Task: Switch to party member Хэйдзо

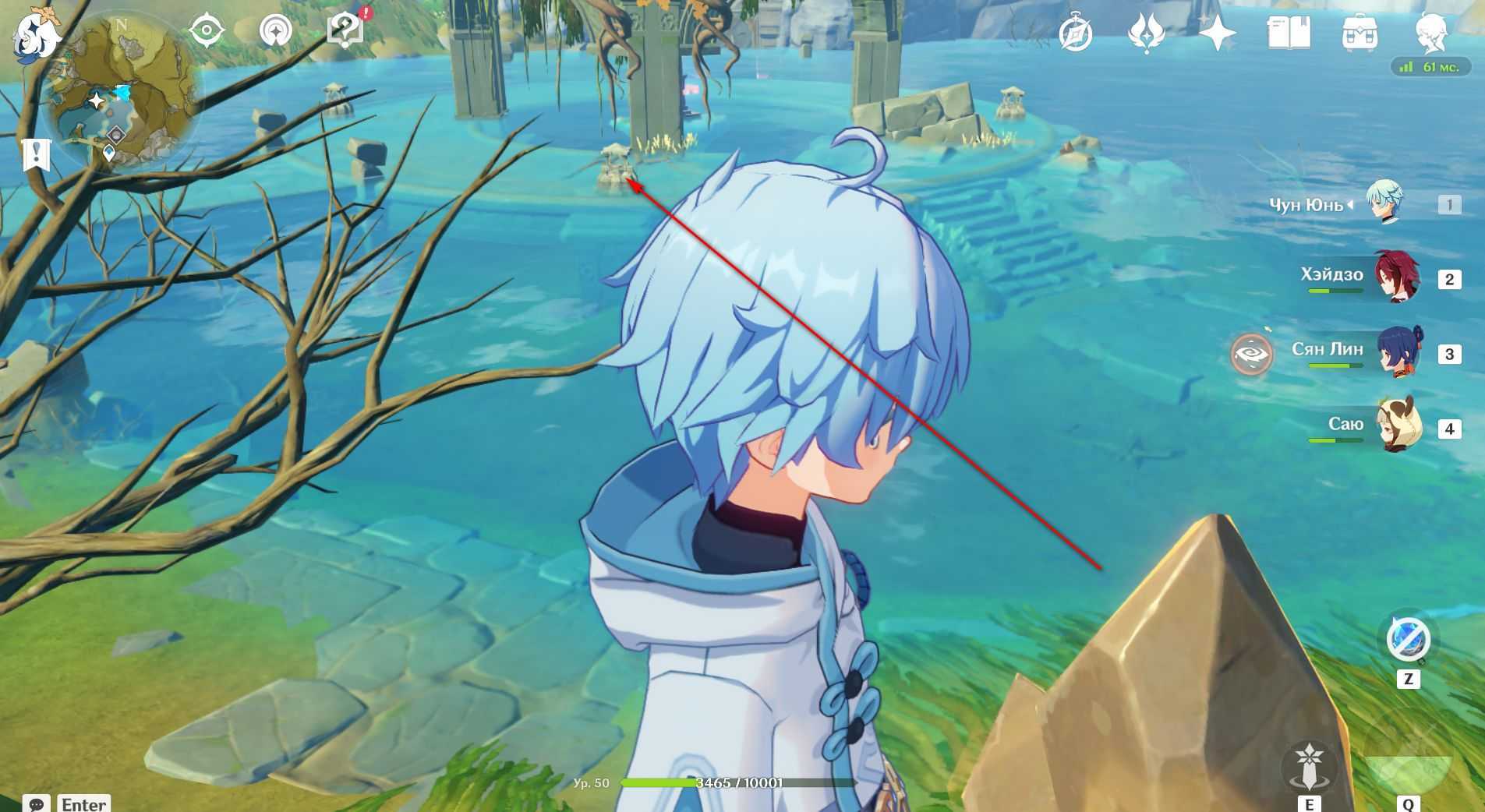Action: [x=1396, y=277]
